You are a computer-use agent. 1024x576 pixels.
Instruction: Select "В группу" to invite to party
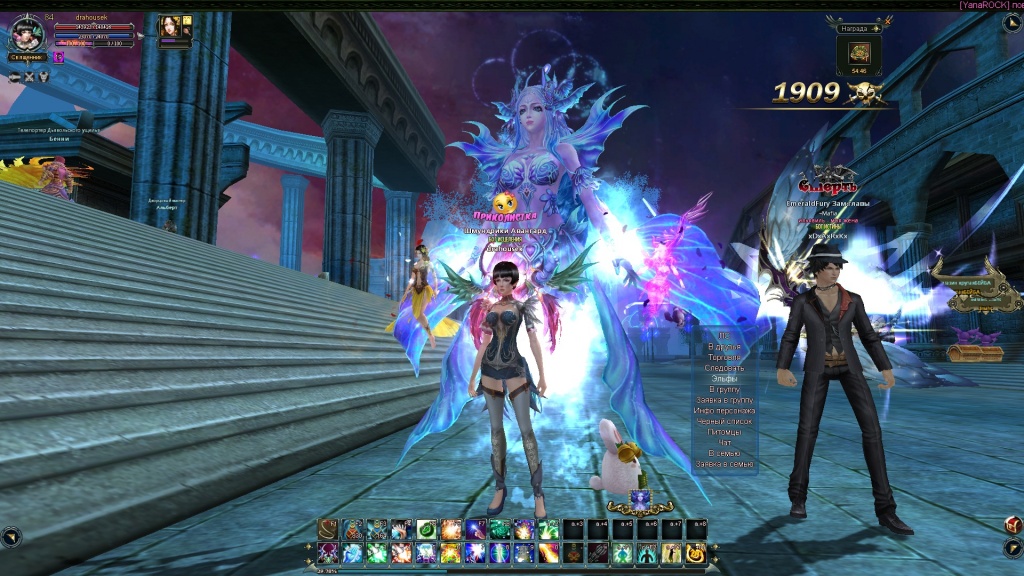[x=725, y=389]
